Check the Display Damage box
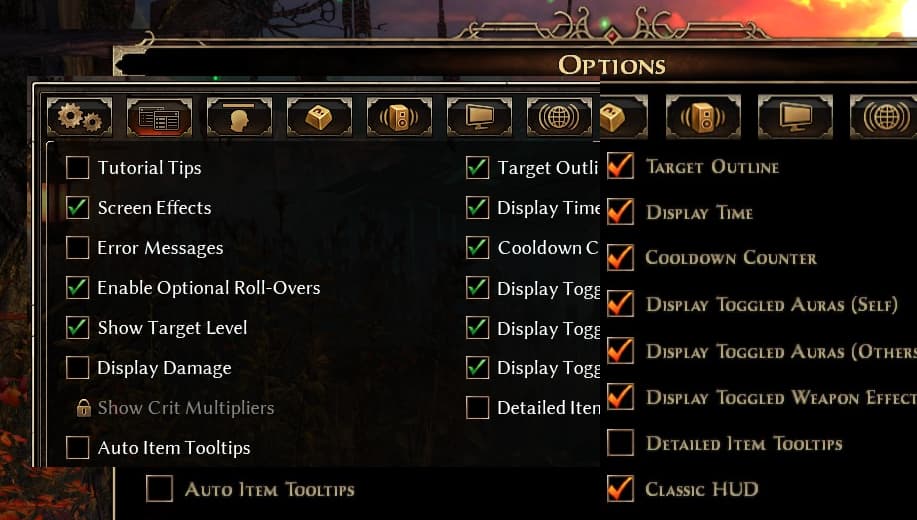Screen dimensions: 917x520 (78, 368)
